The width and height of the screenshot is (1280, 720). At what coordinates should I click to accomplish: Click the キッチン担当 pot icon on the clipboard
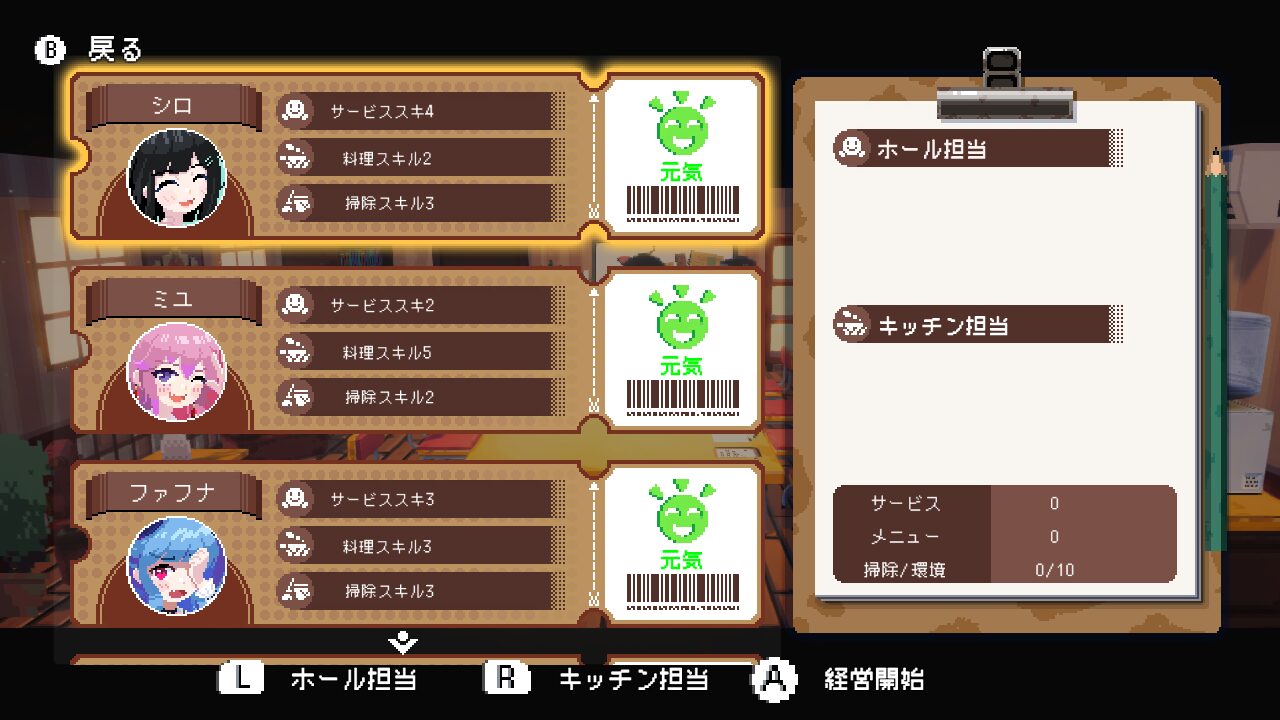852,324
